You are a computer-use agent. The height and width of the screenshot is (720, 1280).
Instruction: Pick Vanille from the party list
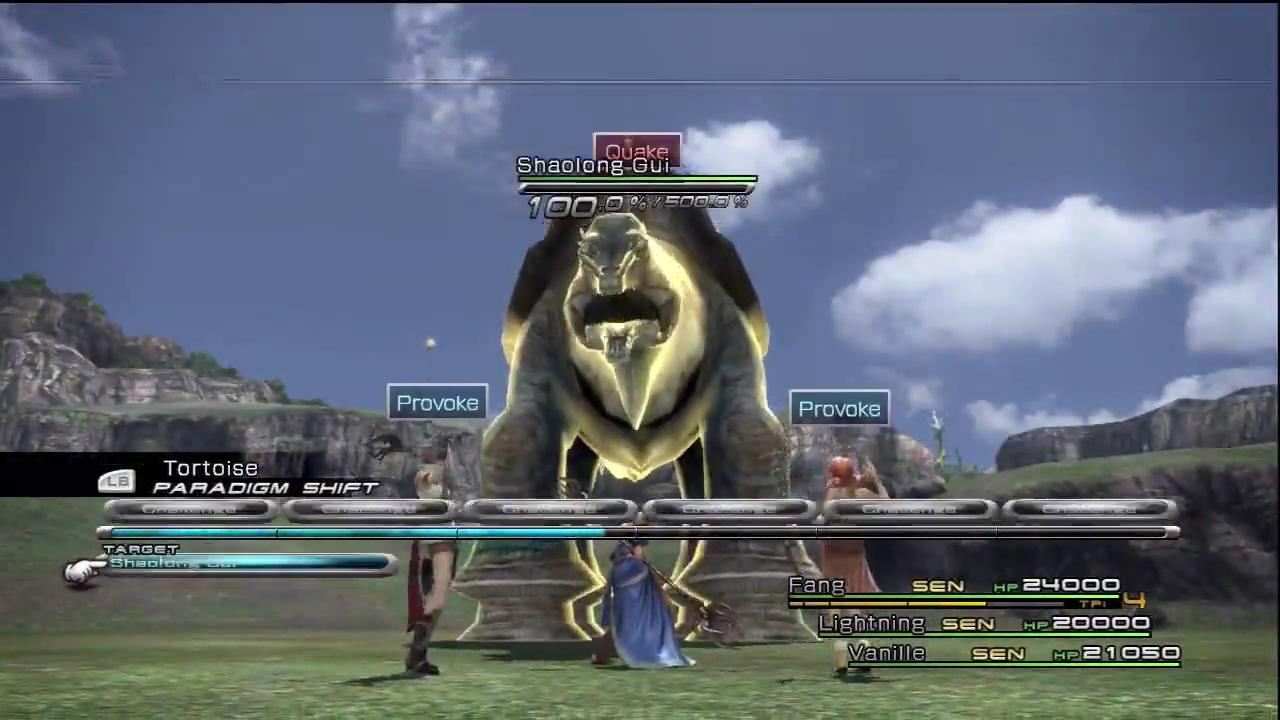point(886,653)
